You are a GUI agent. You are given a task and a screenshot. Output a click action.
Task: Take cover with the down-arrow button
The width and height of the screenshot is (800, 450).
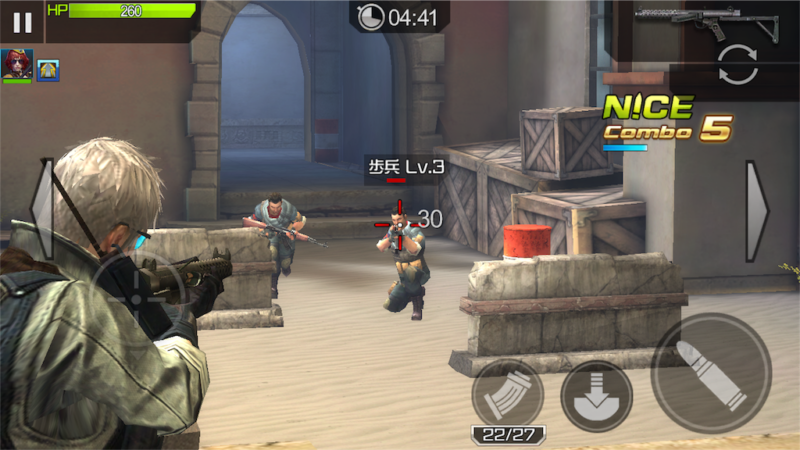pos(596,395)
